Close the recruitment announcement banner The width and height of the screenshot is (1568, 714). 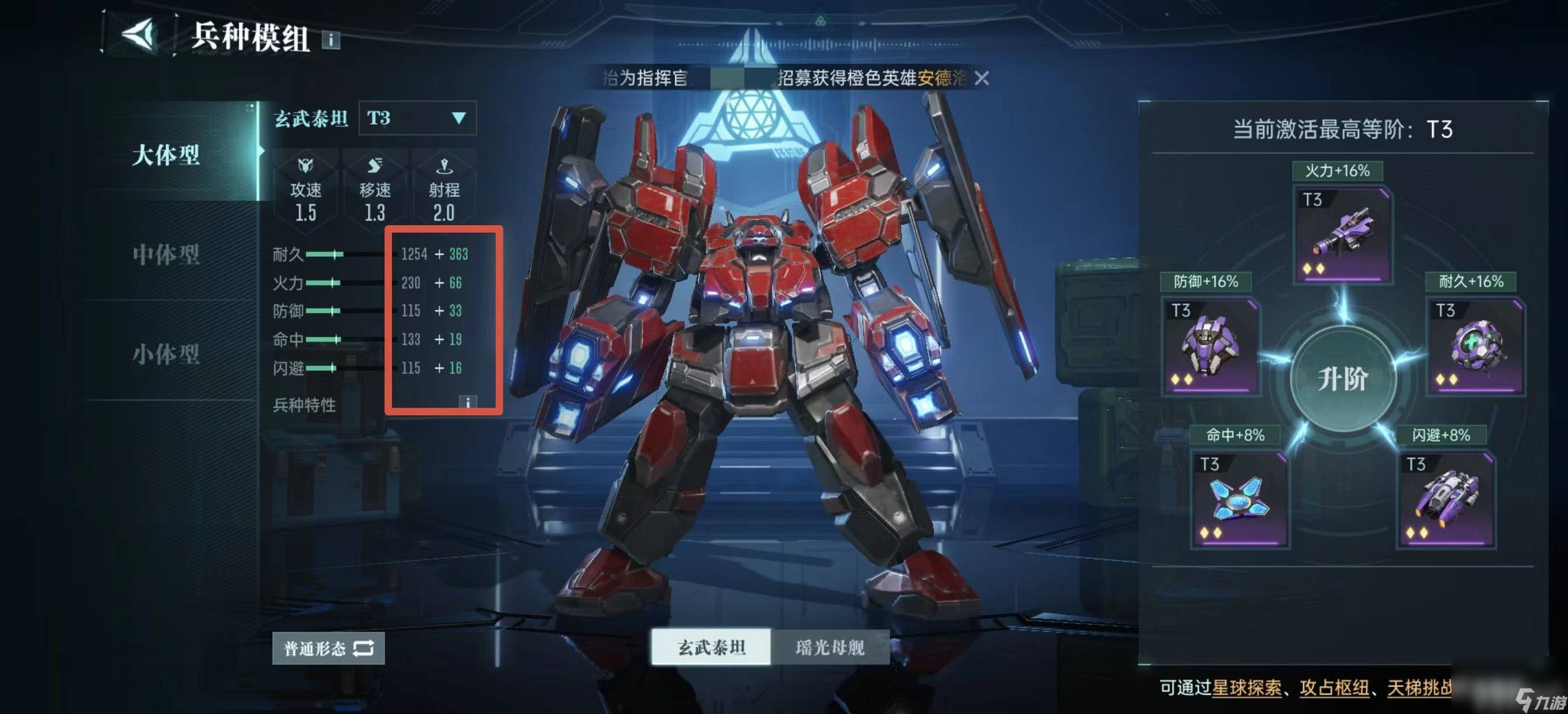point(981,78)
